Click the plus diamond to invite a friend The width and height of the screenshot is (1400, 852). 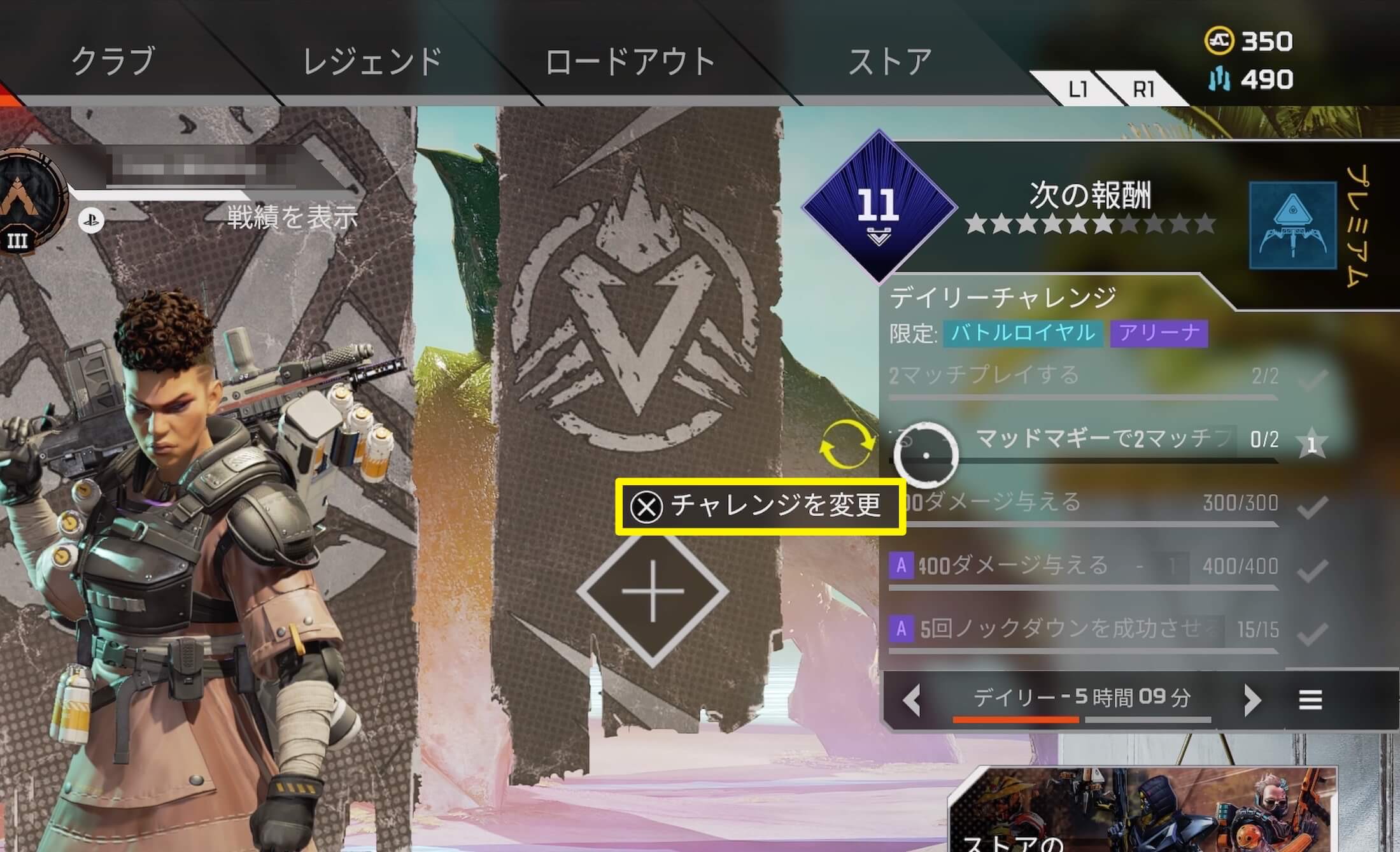(653, 592)
